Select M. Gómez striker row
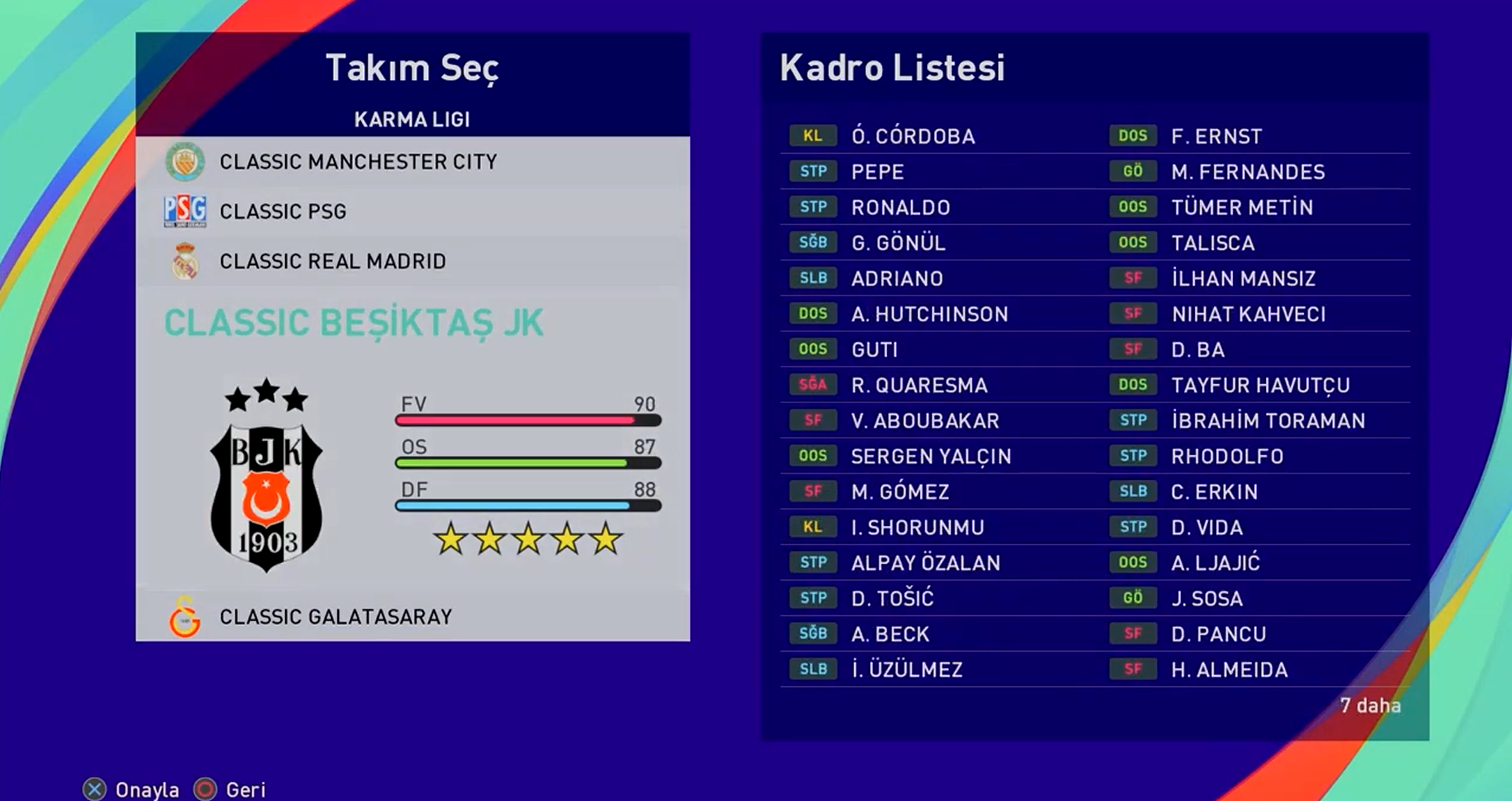The height and width of the screenshot is (801, 1512). (900, 492)
